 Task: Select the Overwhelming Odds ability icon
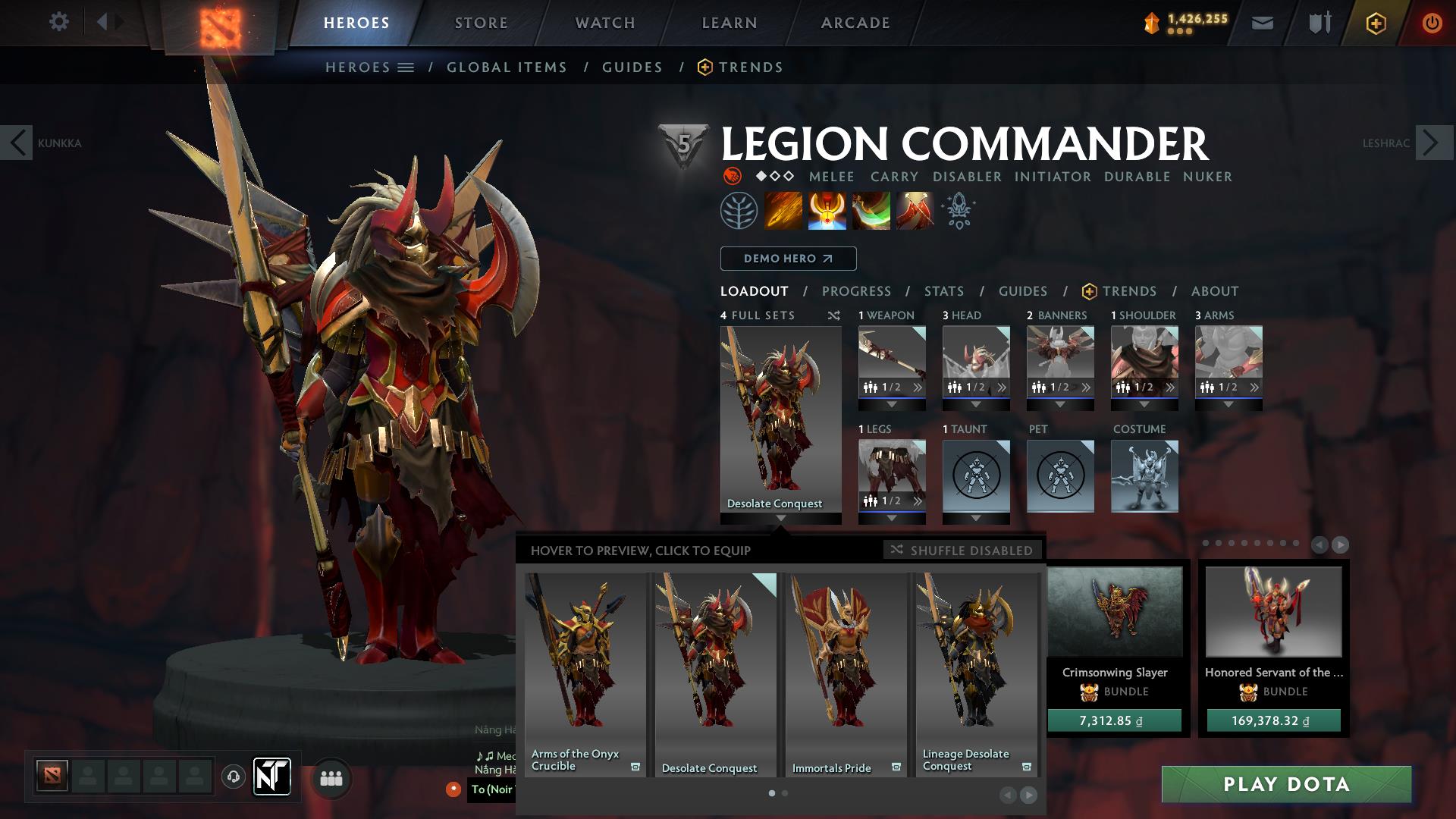(784, 210)
